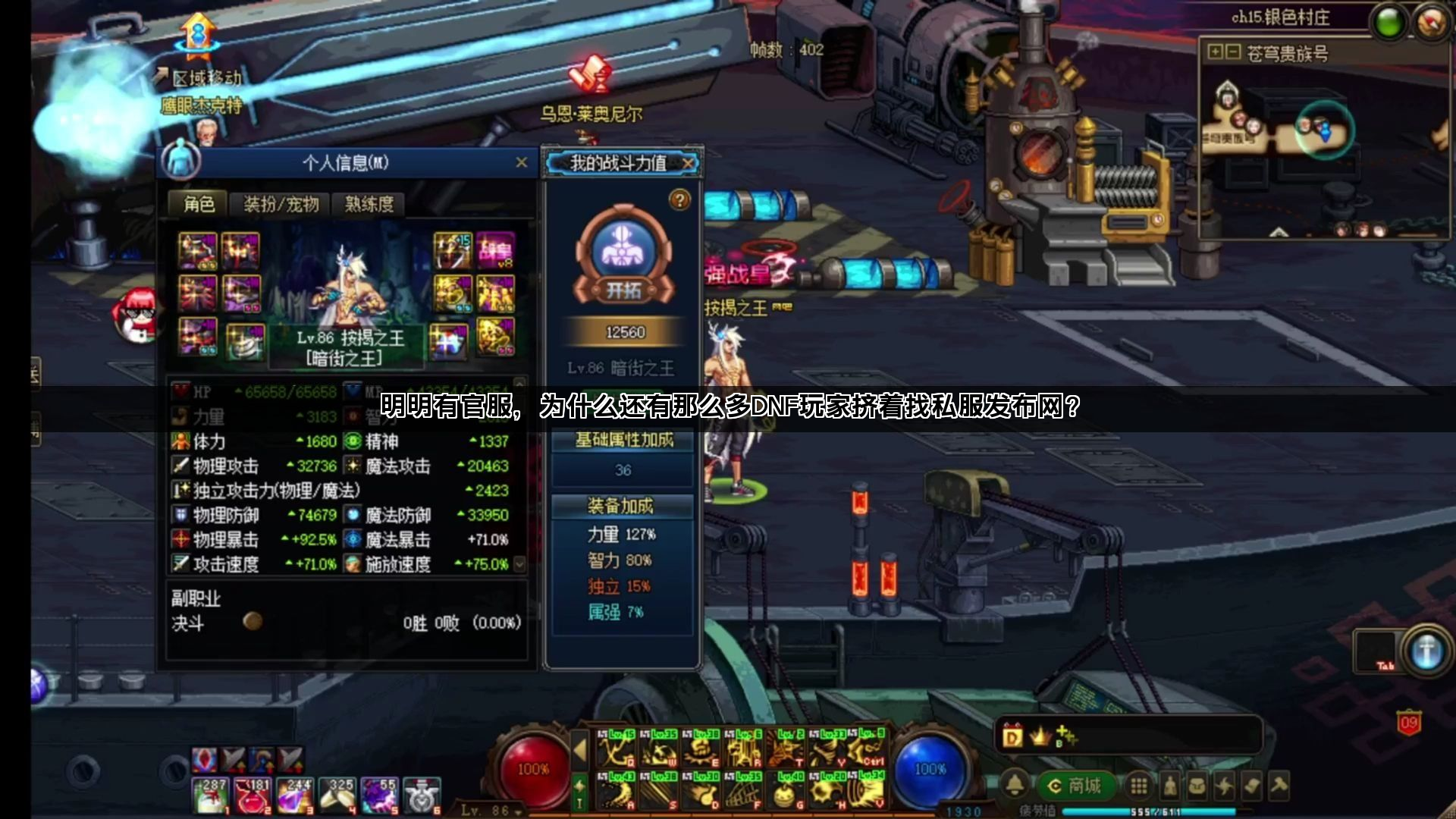Click the question mark help icon
The image size is (1456, 819).
pyautogui.click(x=679, y=199)
